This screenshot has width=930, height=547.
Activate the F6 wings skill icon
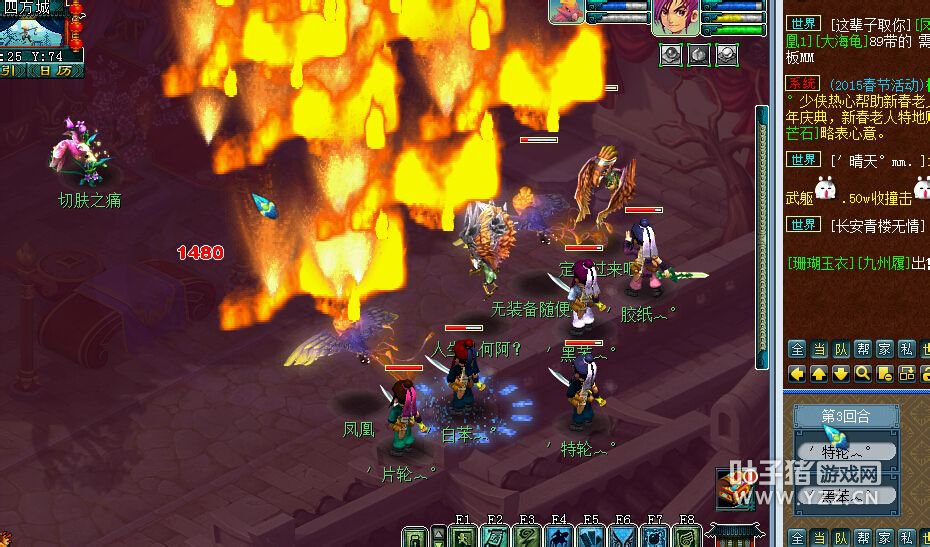click(624, 537)
